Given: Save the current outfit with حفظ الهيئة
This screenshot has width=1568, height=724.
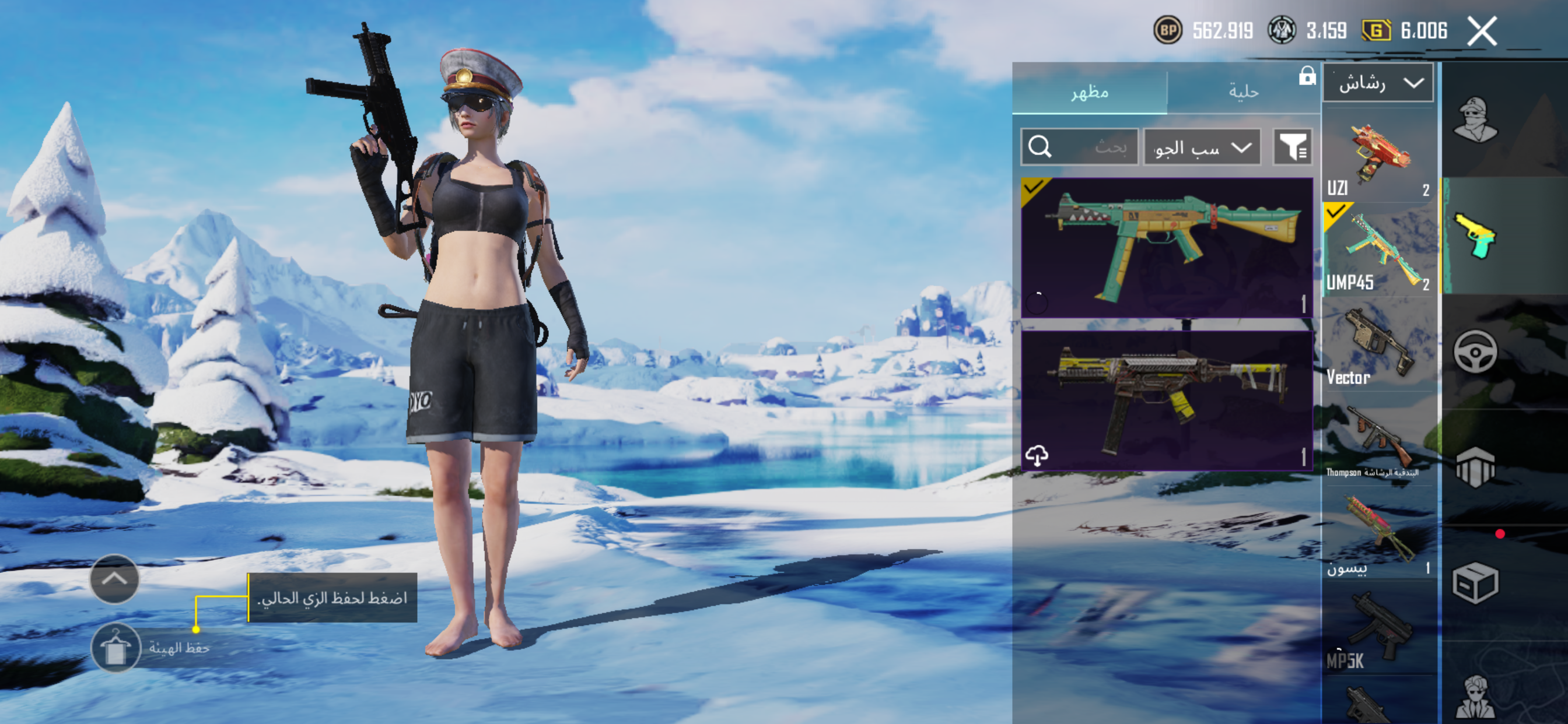Looking at the screenshot, I should 116,647.
